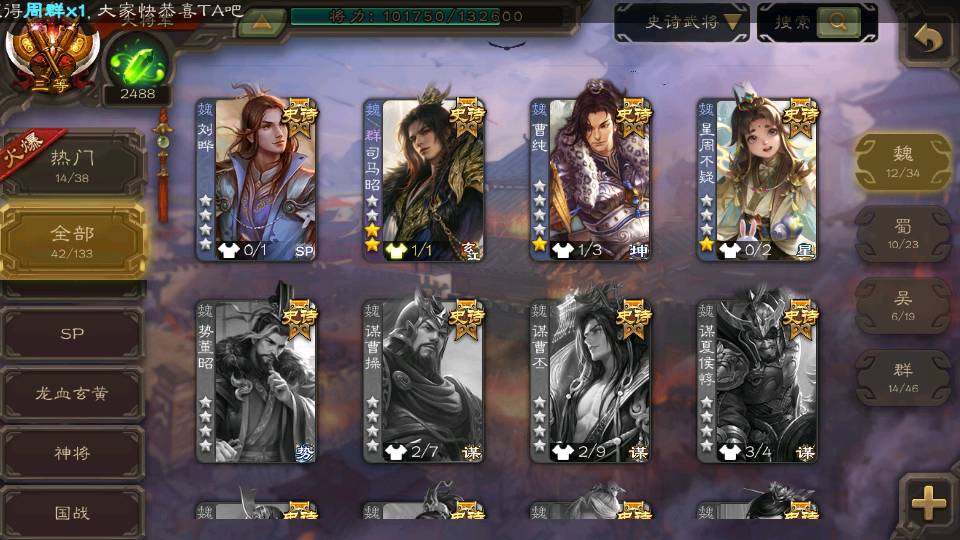The height and width of the screenshot is (540, 960).
Task: Open the 势董昭 hero card
Action: coord(256,381)
